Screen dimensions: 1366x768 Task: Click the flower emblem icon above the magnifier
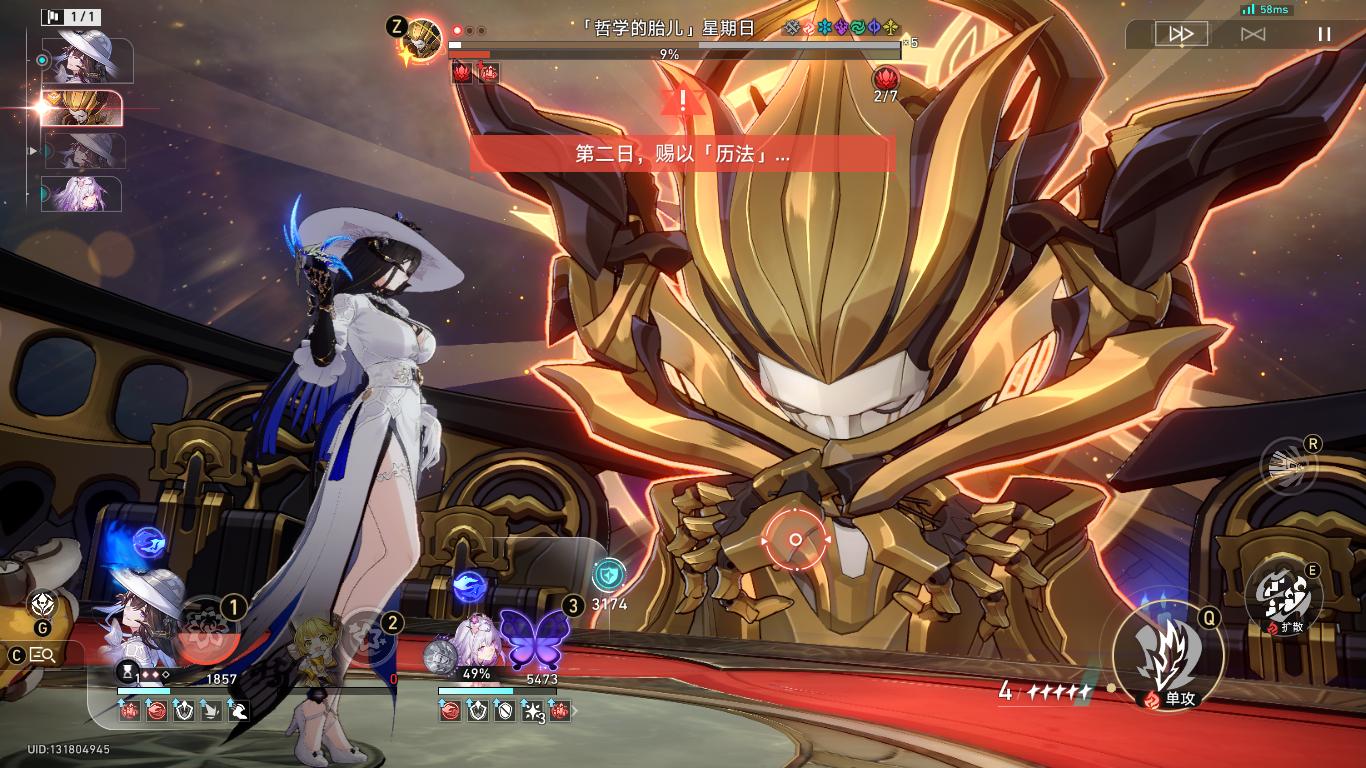click(x=42, y=603)
